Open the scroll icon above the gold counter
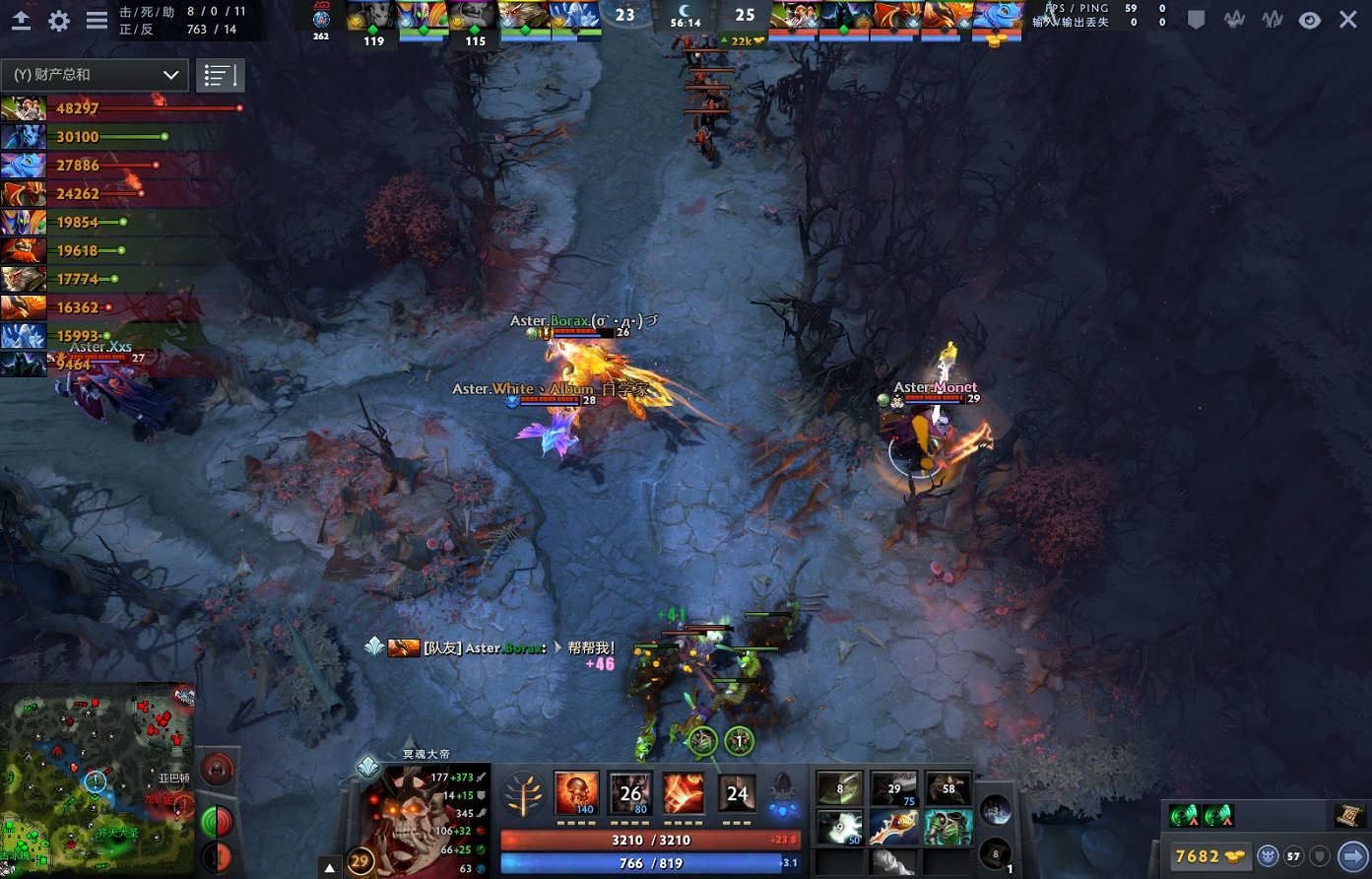 click(1348, 816)
